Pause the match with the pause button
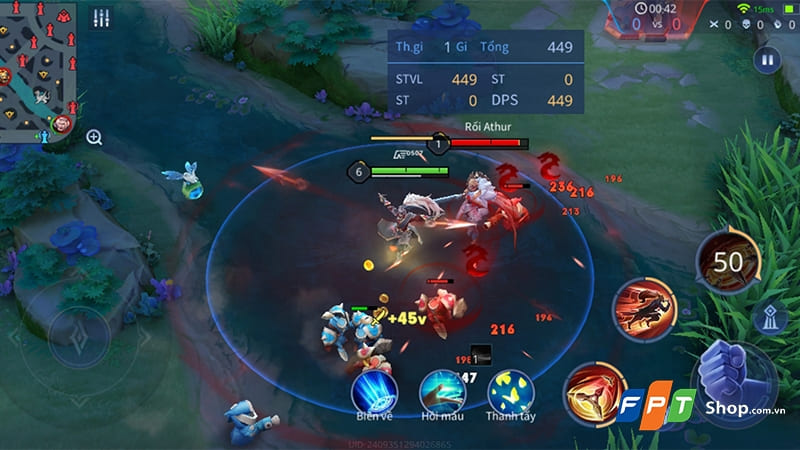The height and width of the screenshot is (450, 800). pyautogui.click(x=767, y=59)
